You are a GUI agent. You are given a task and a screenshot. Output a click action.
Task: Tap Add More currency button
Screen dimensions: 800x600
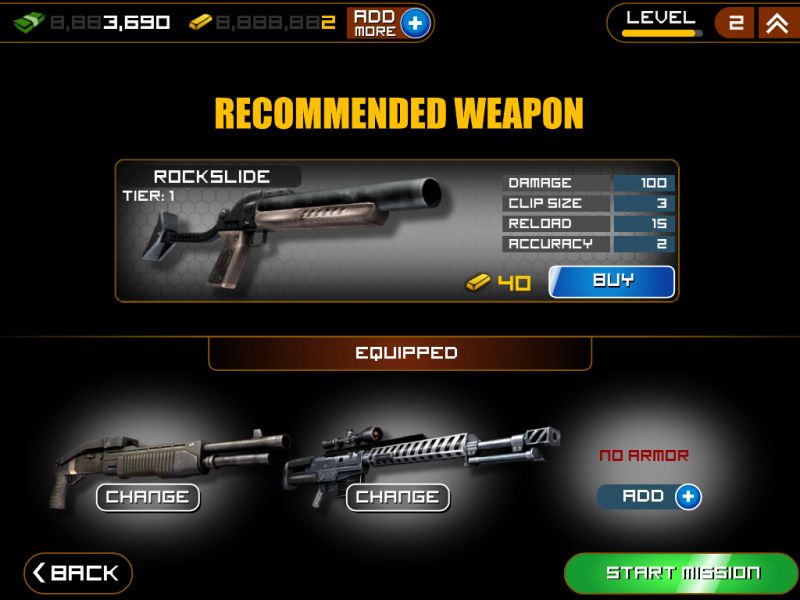coord(389,23)
